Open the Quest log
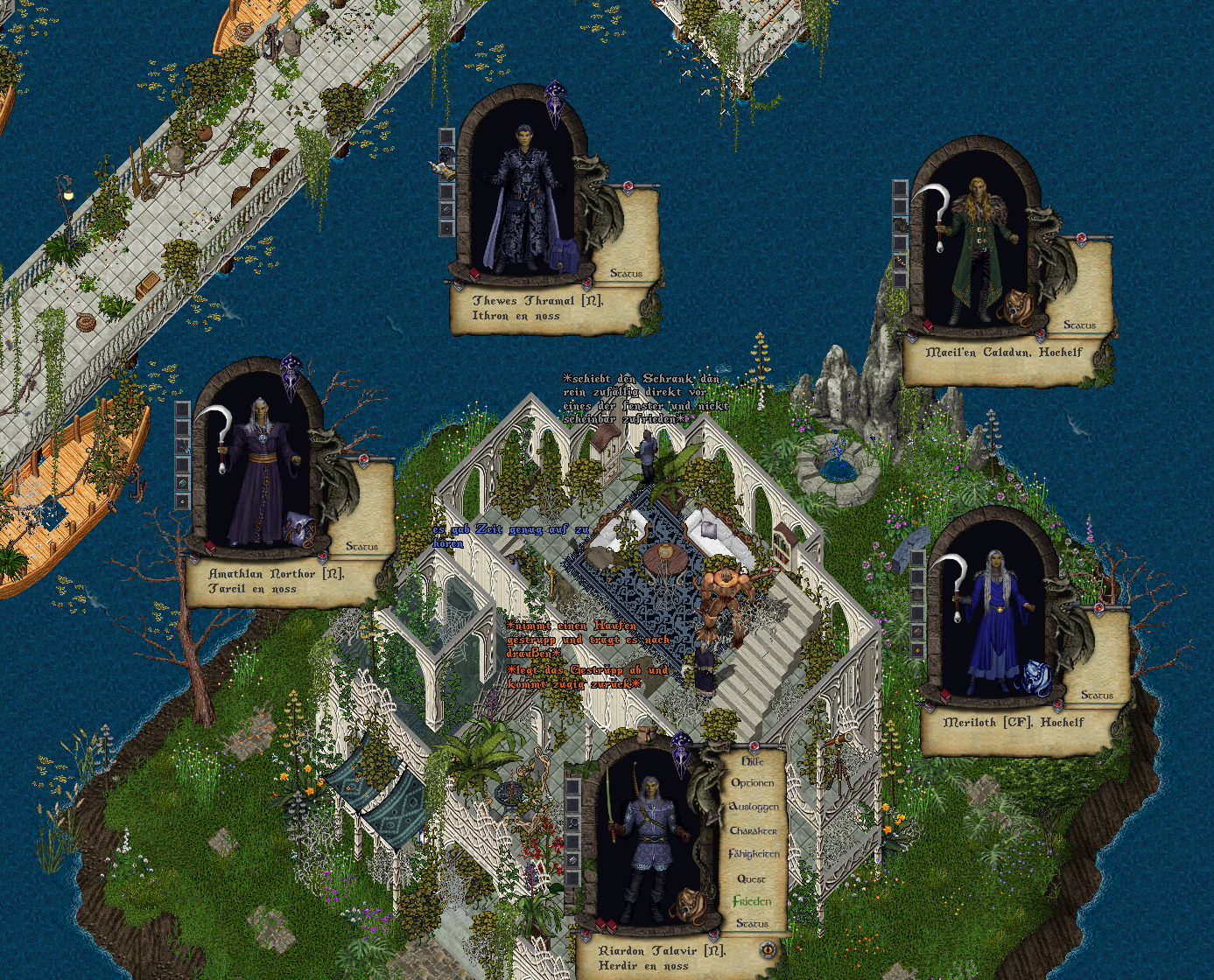Image resolution: width=1214 pixels, height=980 pixels. [751, 878]
